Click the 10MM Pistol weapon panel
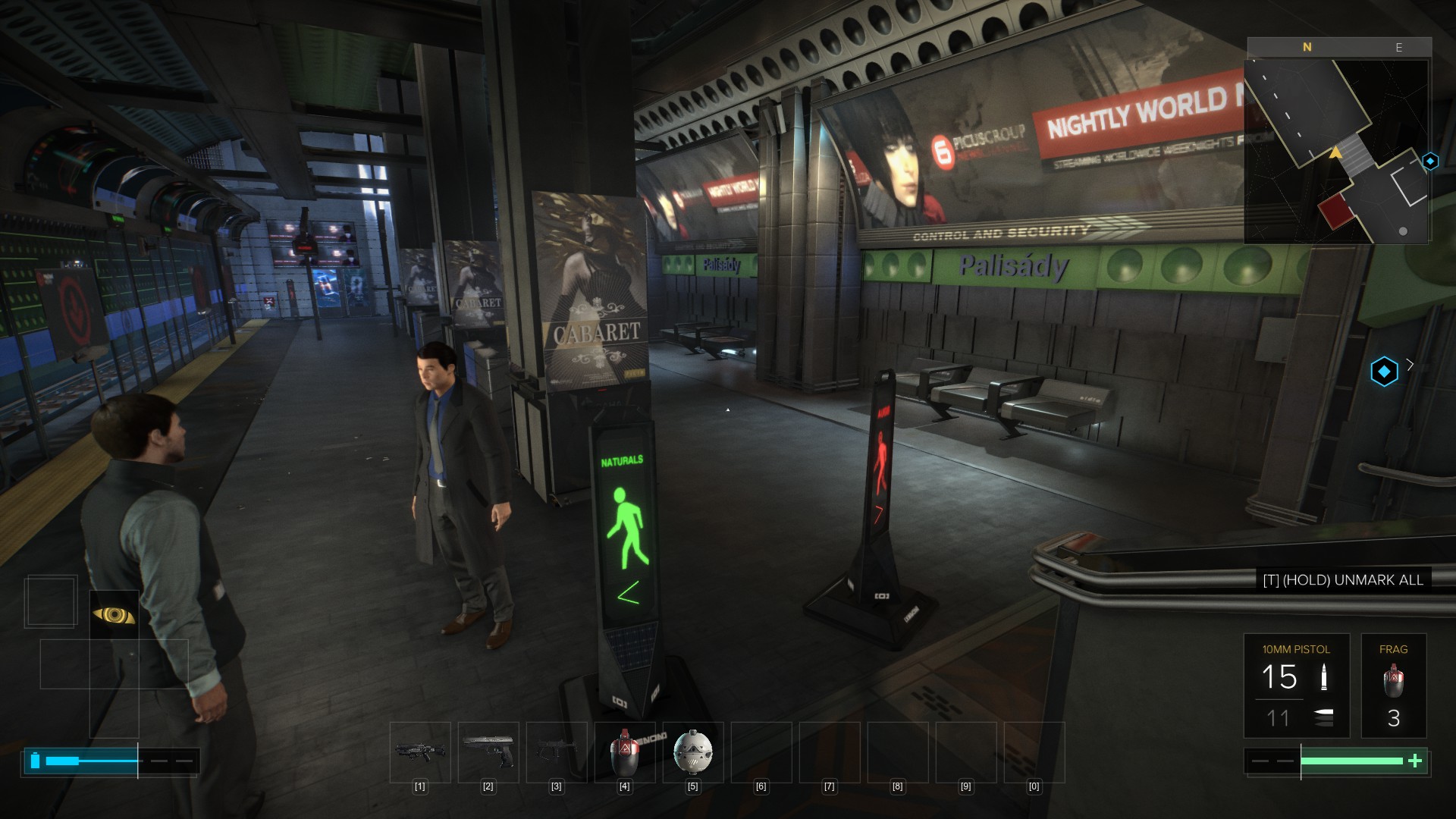 [1296, 686]
